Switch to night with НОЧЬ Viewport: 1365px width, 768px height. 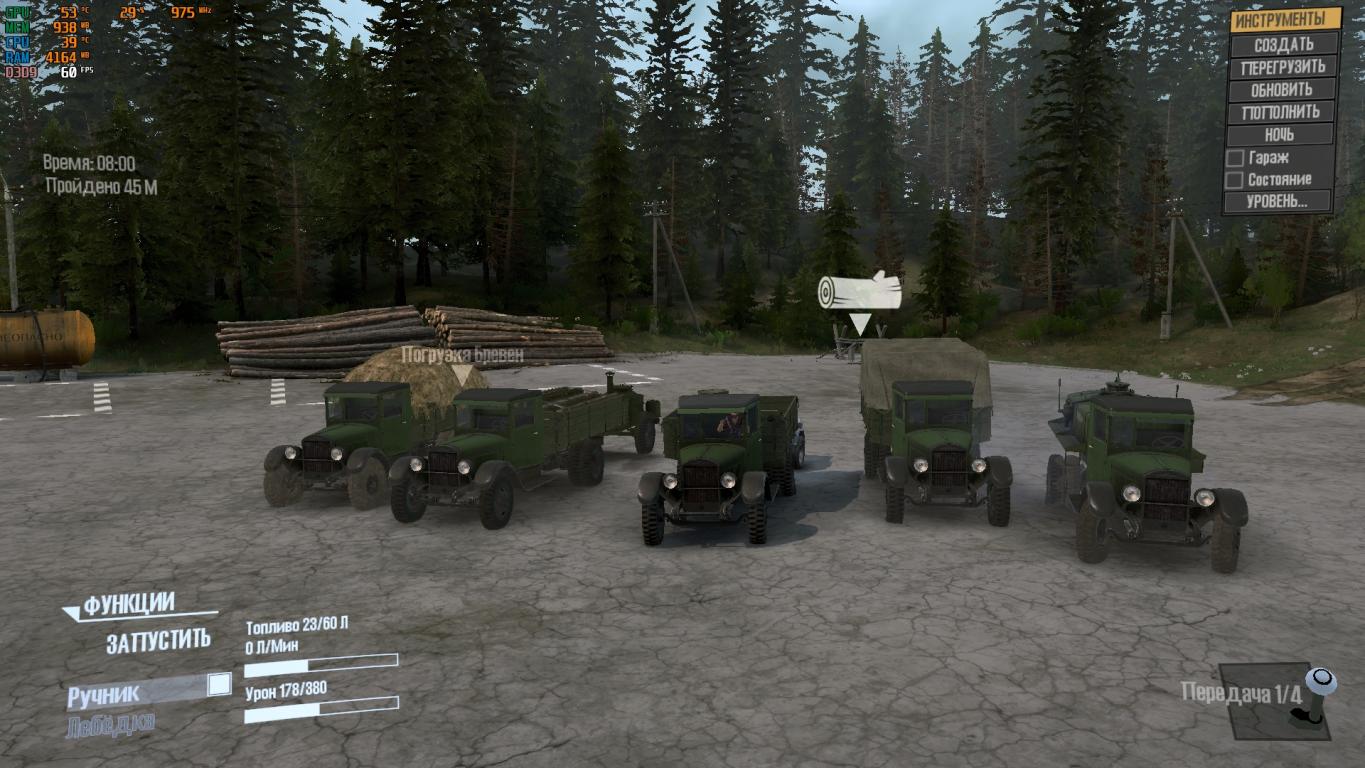[x=1283, y=135]
